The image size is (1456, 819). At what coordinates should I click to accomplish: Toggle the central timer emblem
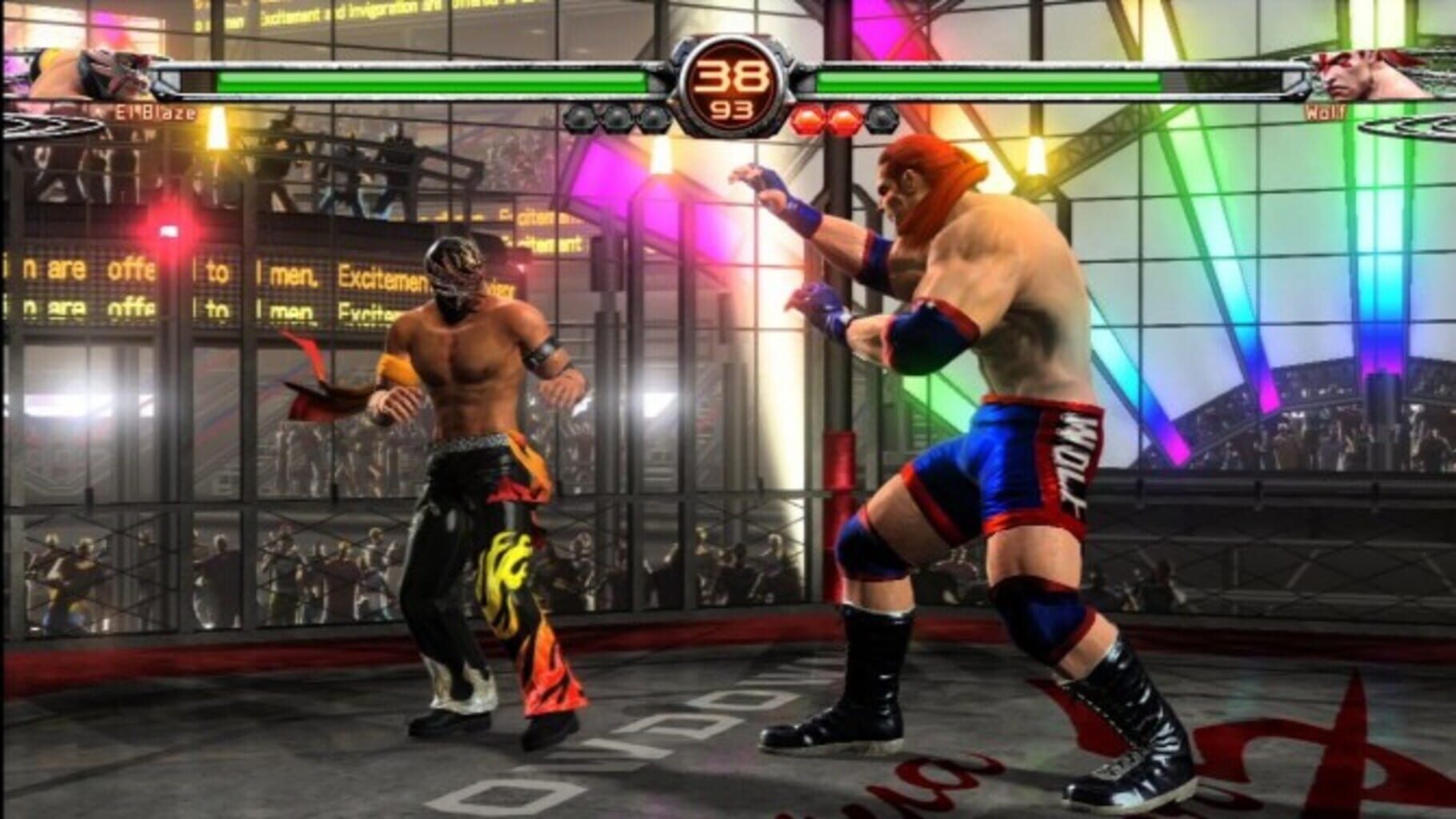(730, 84)
